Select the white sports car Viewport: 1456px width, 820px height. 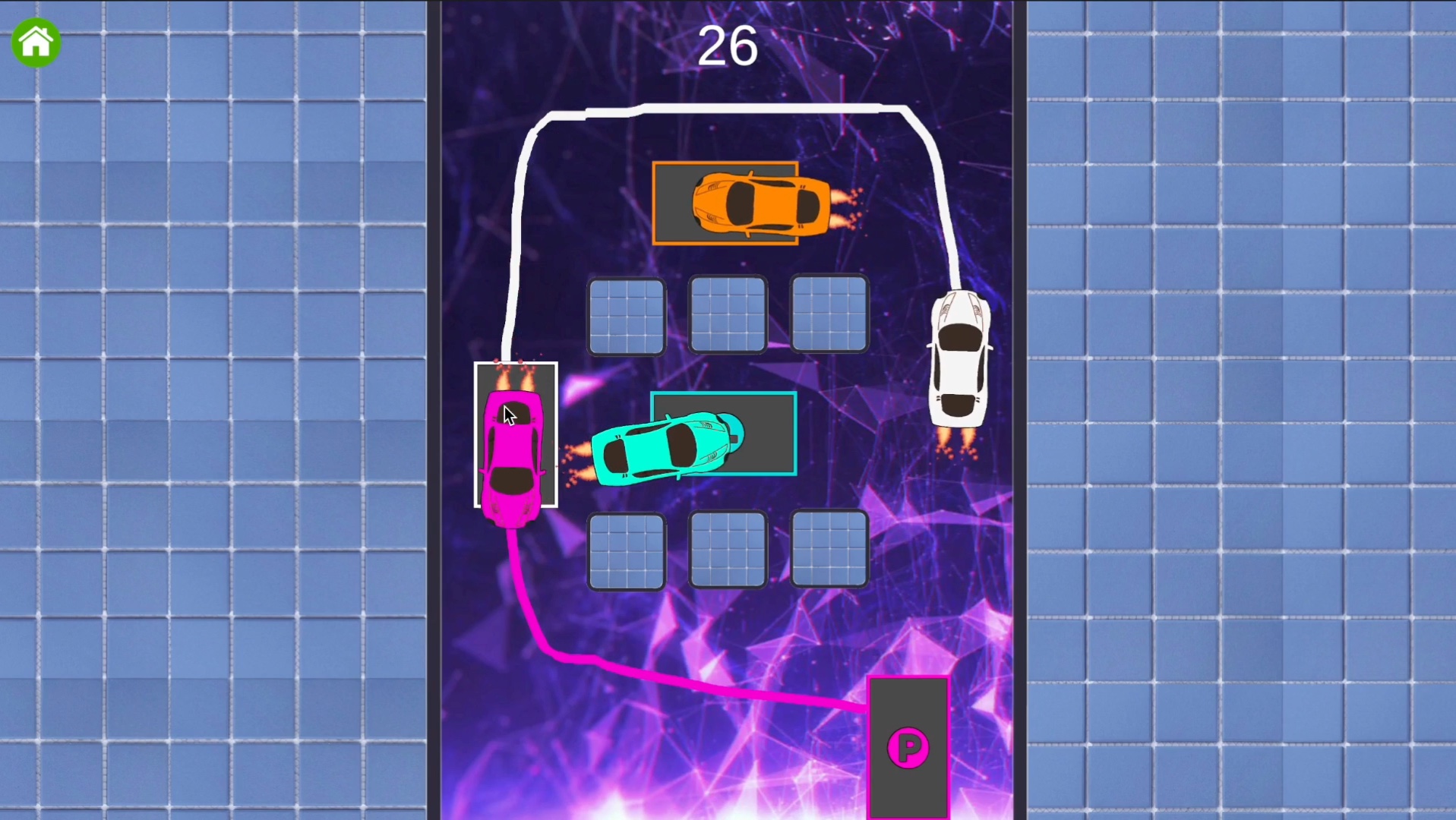click(959, 357)
